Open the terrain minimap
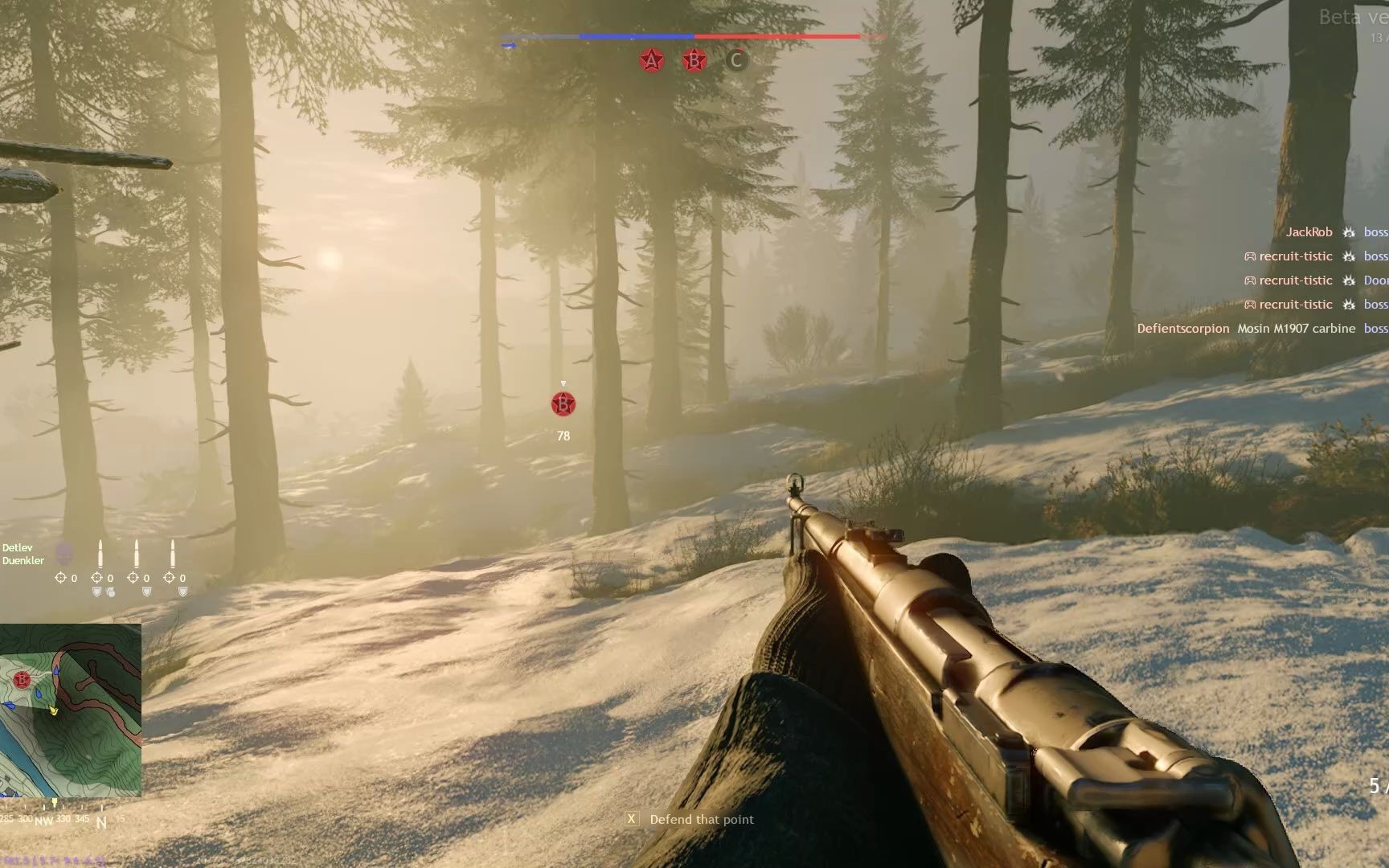Image resolution: width=1389 pixels, height=868 pixels. point(71,710)
